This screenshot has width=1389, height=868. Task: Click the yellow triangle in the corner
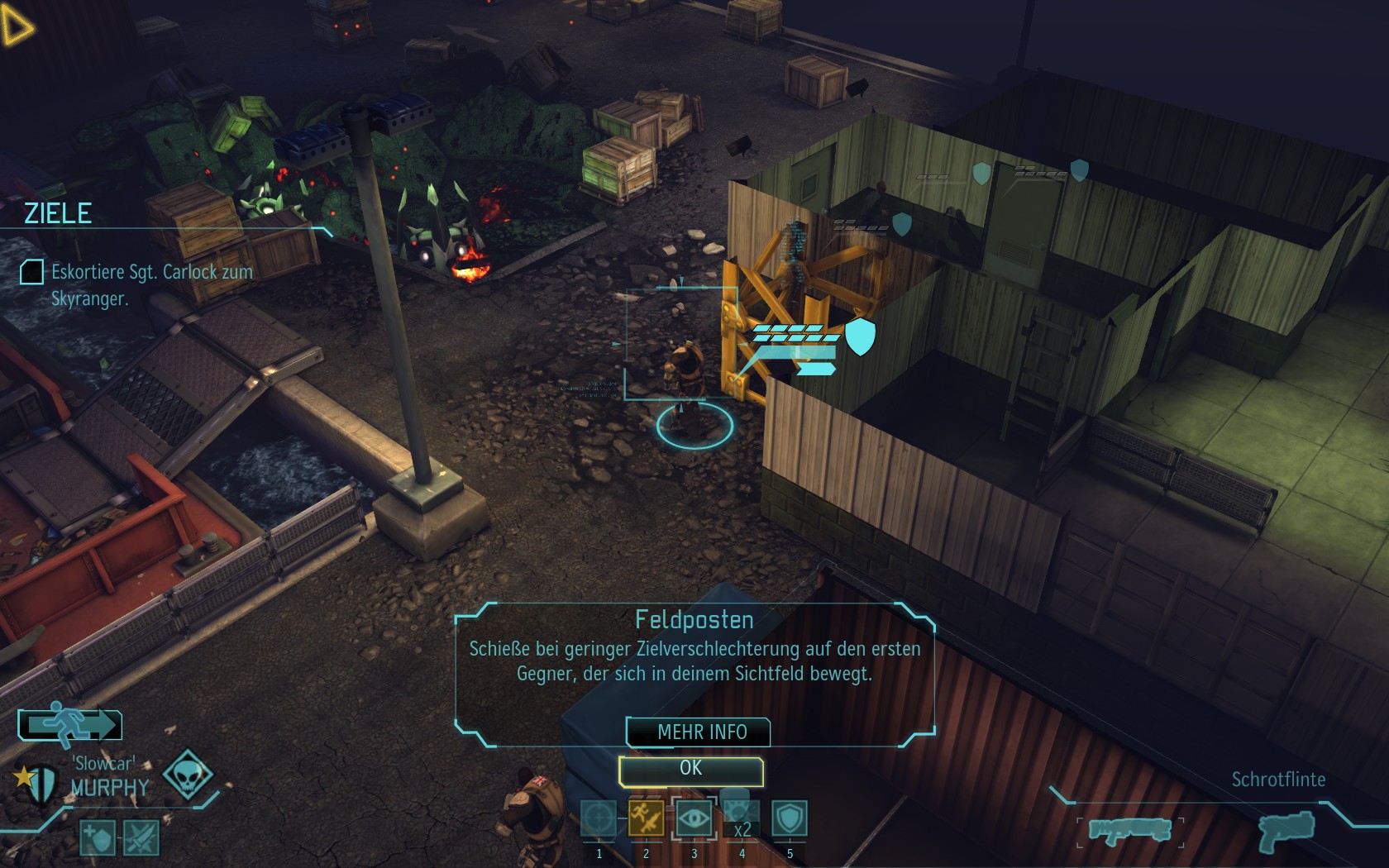point(15,25)
